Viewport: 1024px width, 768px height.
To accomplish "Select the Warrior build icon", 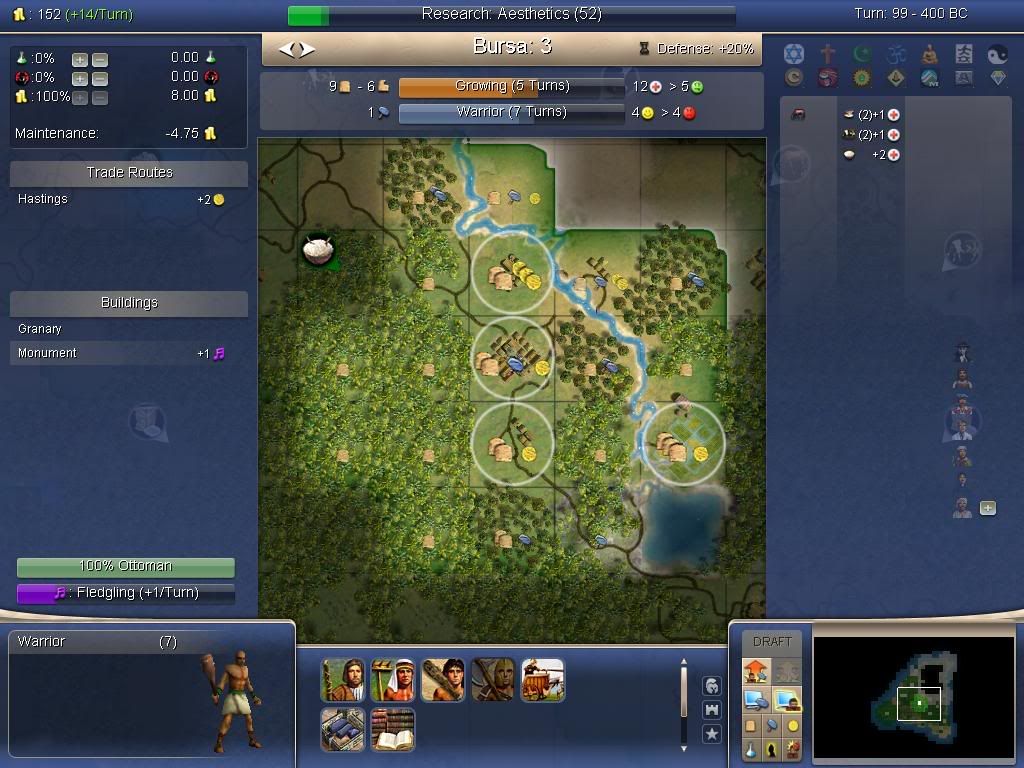I will pyautogui.click(x=442, y=680).
